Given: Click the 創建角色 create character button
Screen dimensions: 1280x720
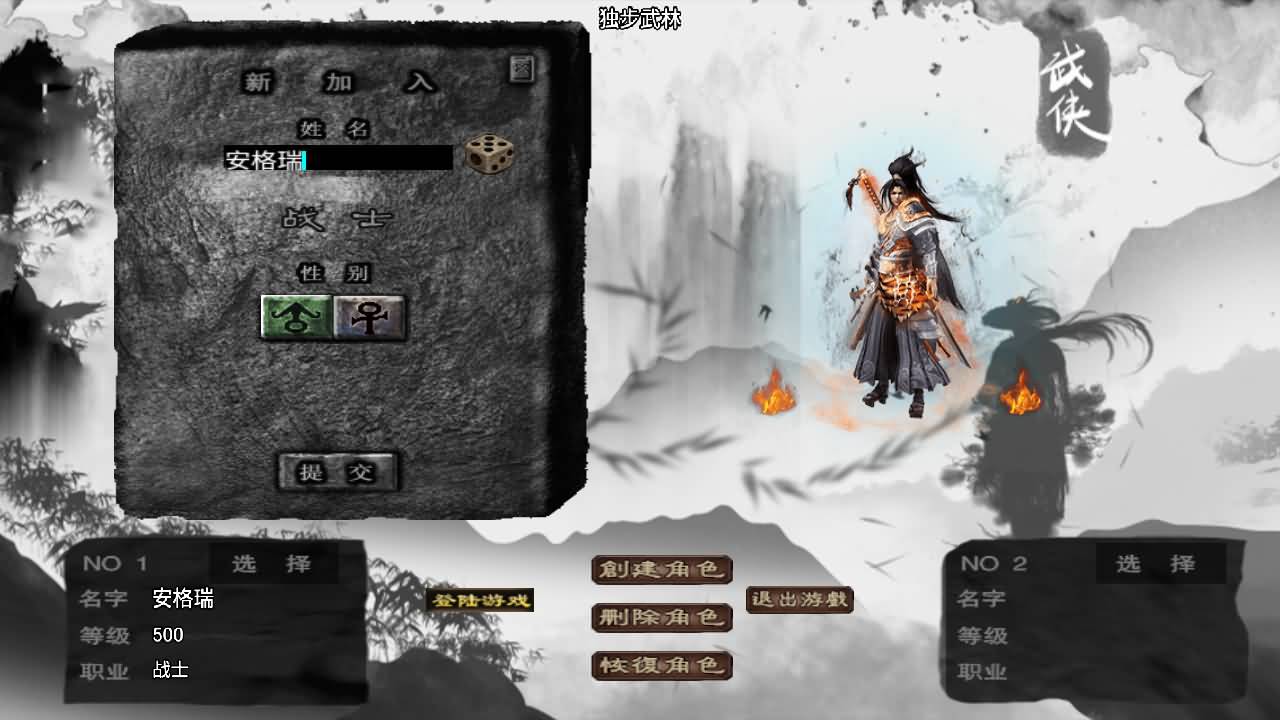Looking at the screenshot, I should [x=662, y=570].
